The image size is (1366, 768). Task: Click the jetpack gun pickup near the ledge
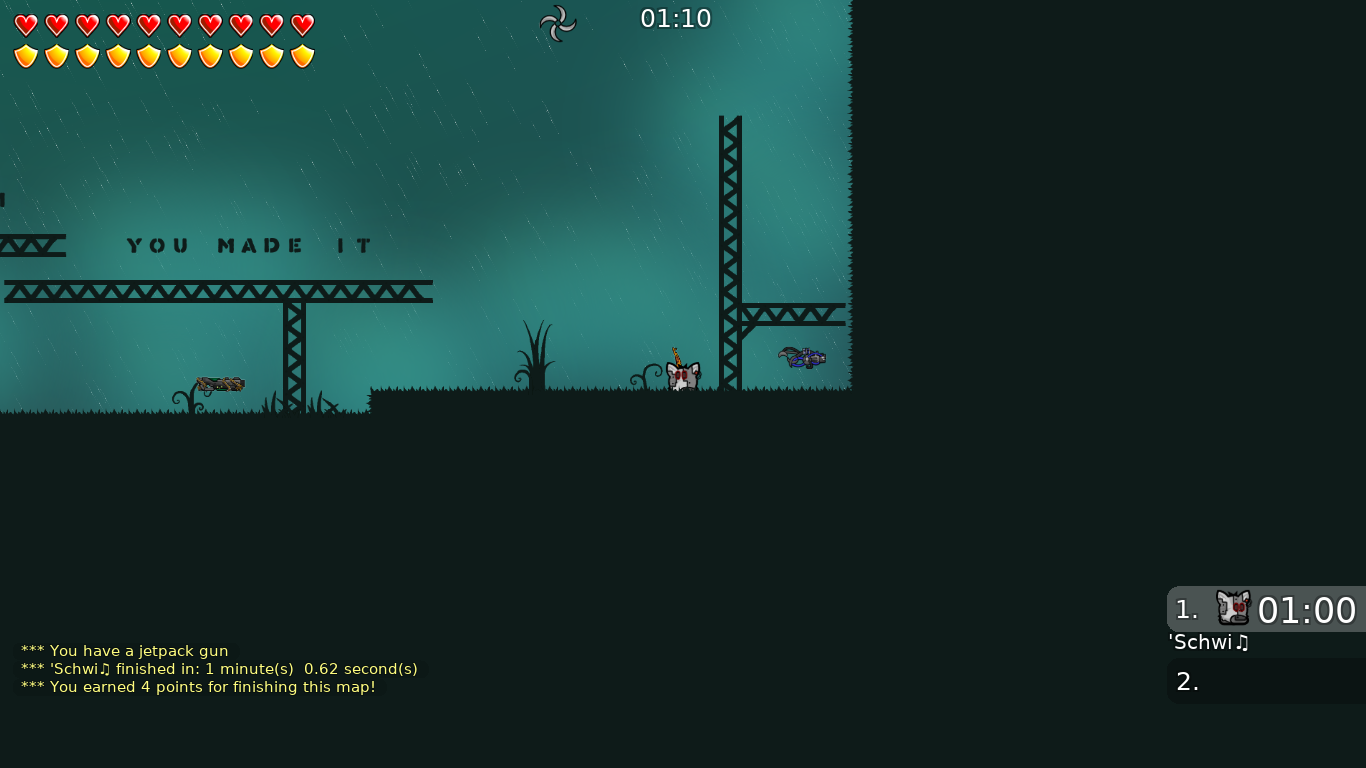point(803,357)
